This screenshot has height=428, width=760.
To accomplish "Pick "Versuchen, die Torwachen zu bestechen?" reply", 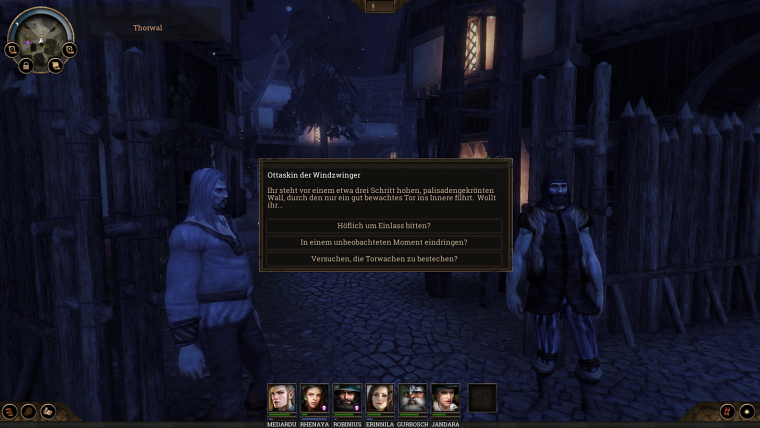I will (x=384, y=259).
